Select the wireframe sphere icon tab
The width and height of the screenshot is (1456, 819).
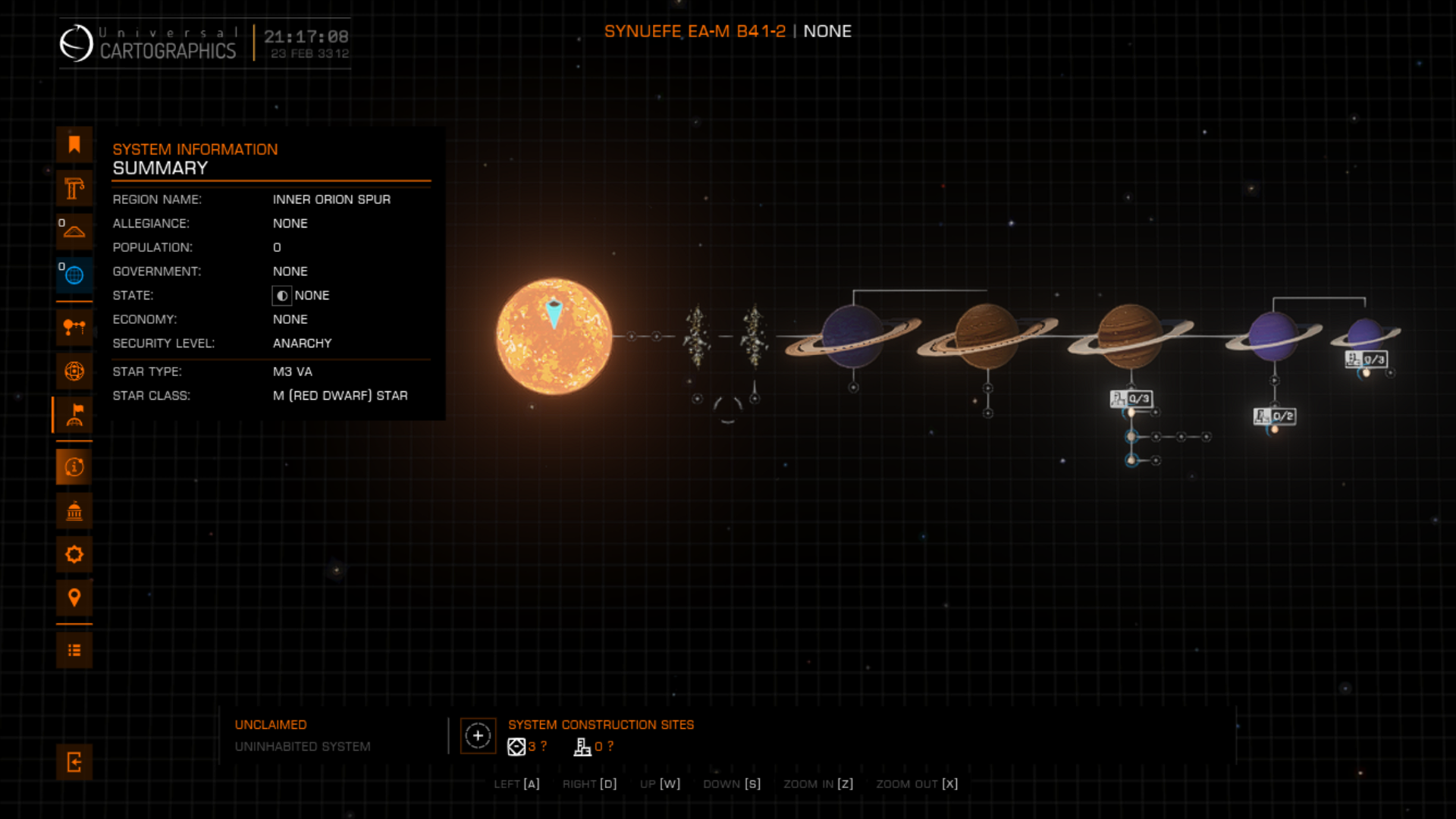[74, 371]
